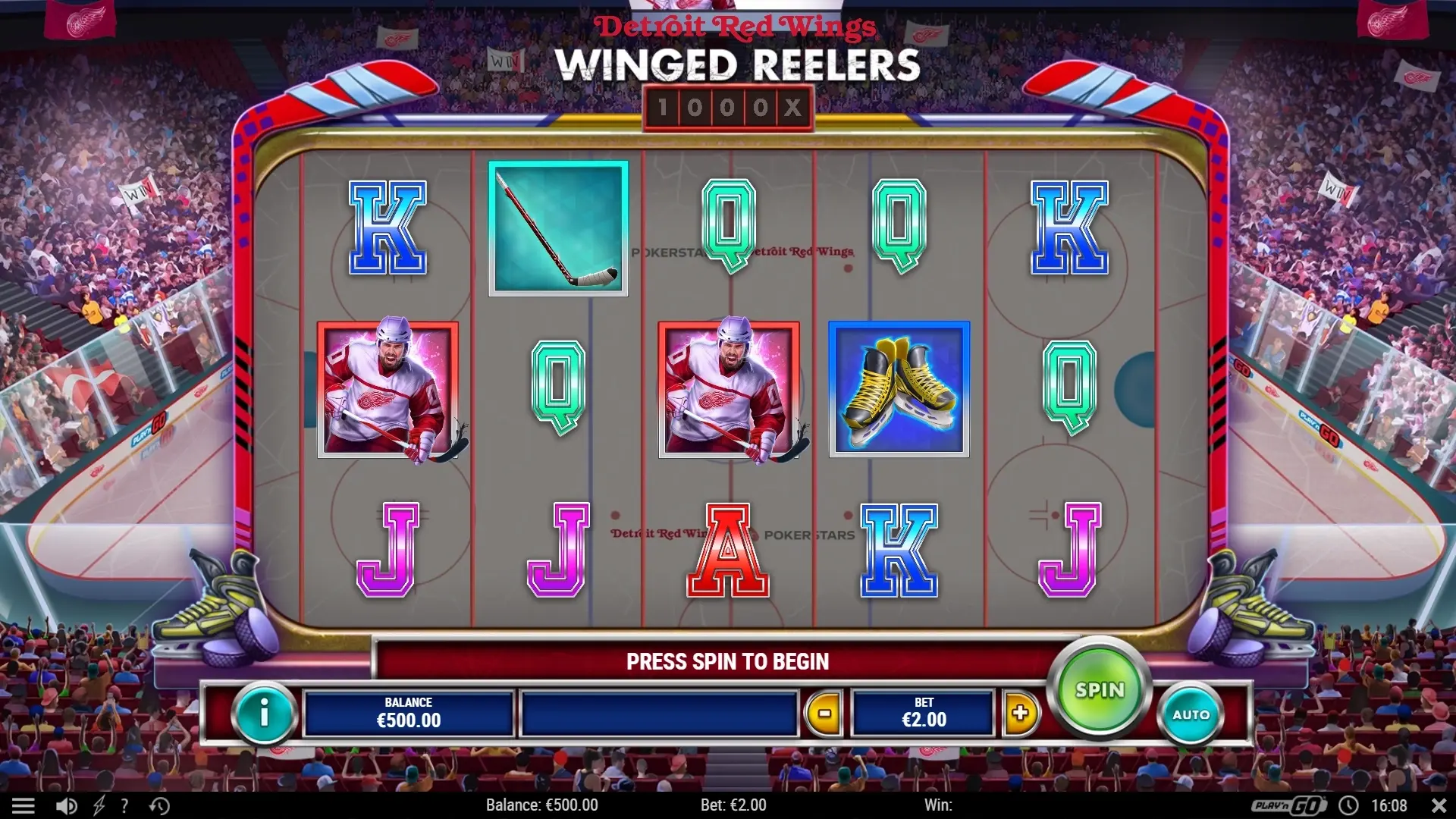Spin the reels with the green SPIN button
Image resolution: width=1456 pixels, height=819 pixels.
(1099, 689)
